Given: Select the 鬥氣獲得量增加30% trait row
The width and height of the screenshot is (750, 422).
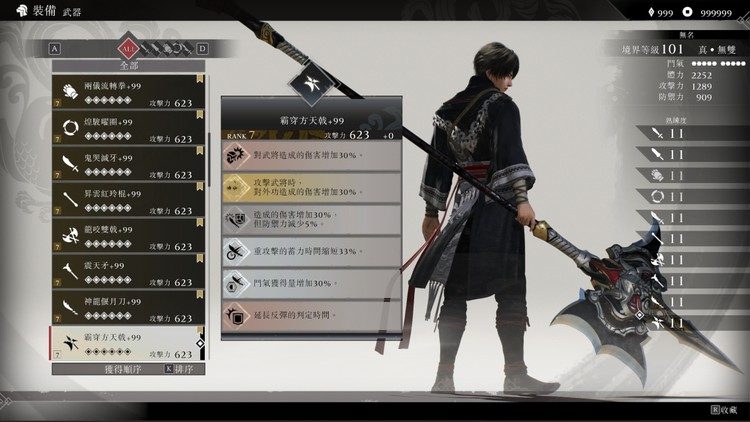Looking at the screenshot, I should pyautogui.click(x=311, y=283).
